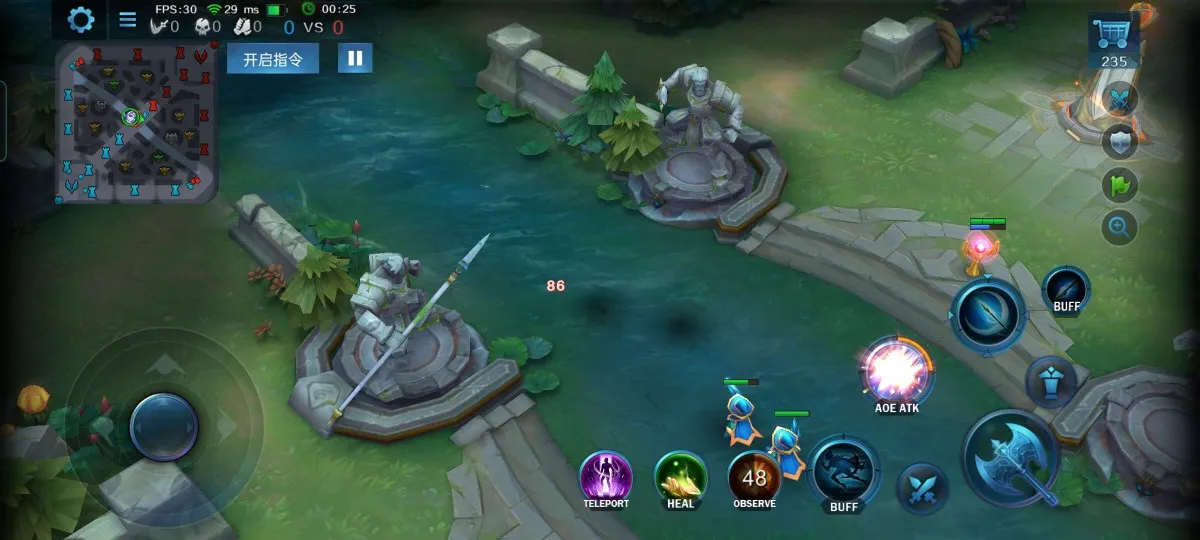
Task: Pause the match with the pause button
Action: tap(355, 58)
